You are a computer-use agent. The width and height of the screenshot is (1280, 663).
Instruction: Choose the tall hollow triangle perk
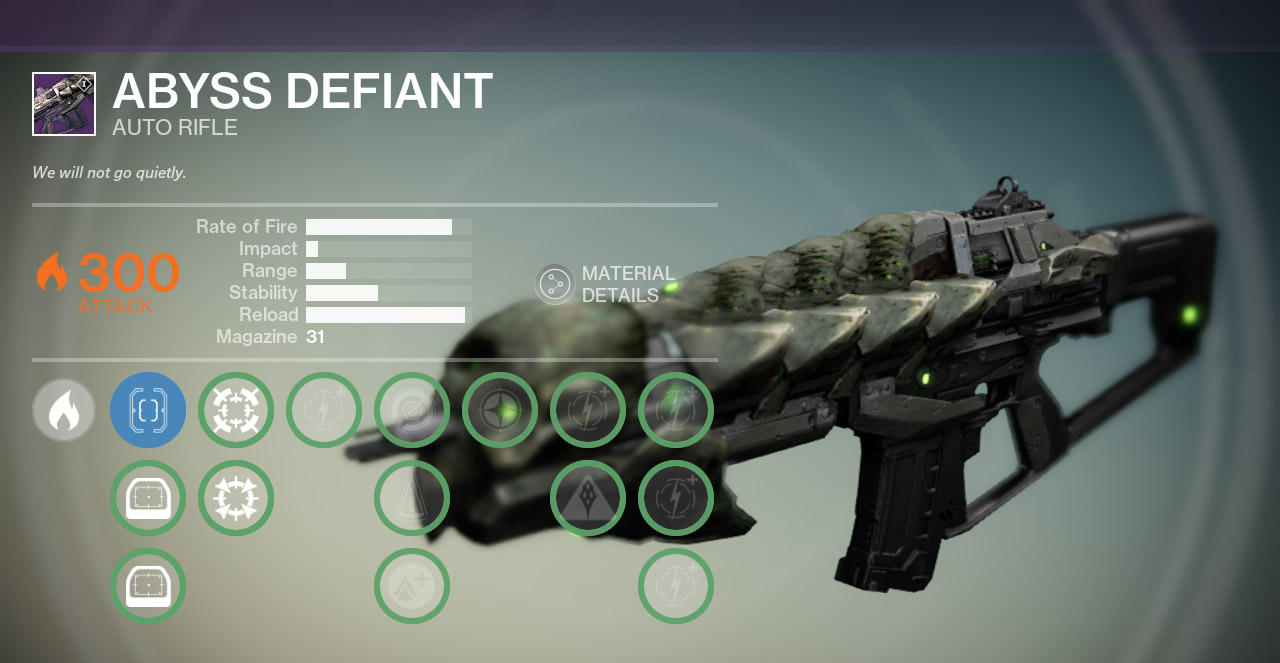(x=412, y=498)
